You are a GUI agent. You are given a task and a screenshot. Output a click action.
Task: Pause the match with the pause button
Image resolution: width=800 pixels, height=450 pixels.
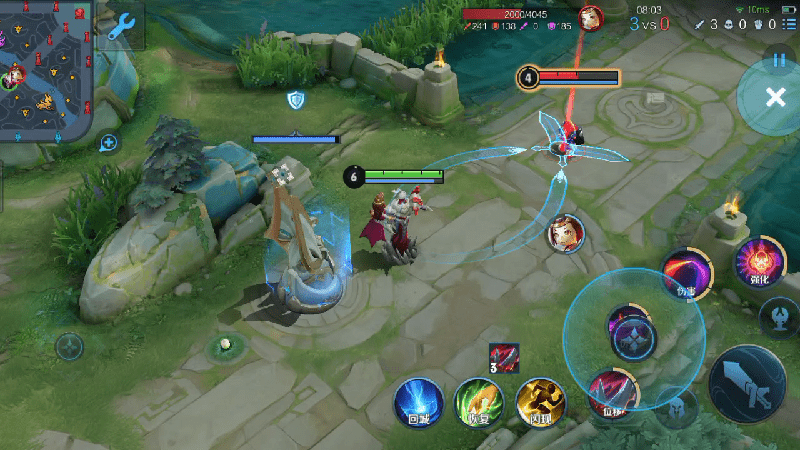point(778,60)
